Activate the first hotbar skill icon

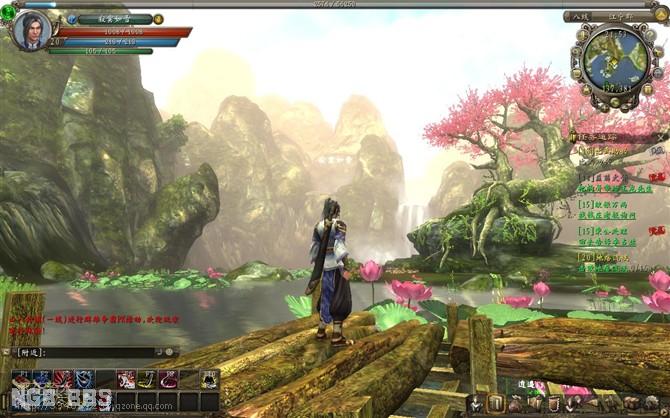(x=22, y=378)
